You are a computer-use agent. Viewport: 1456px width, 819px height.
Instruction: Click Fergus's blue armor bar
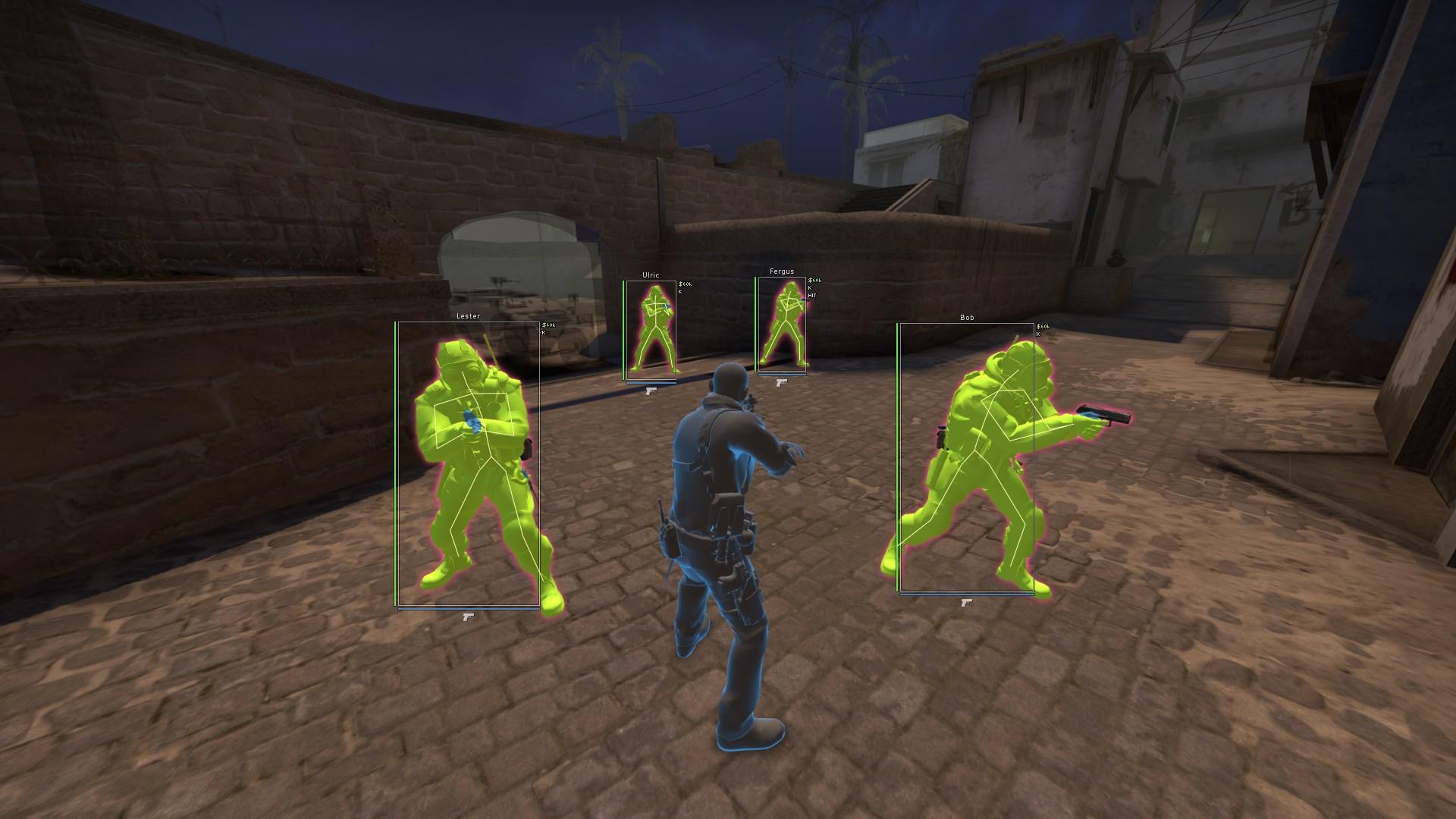[x=782, y=375]
